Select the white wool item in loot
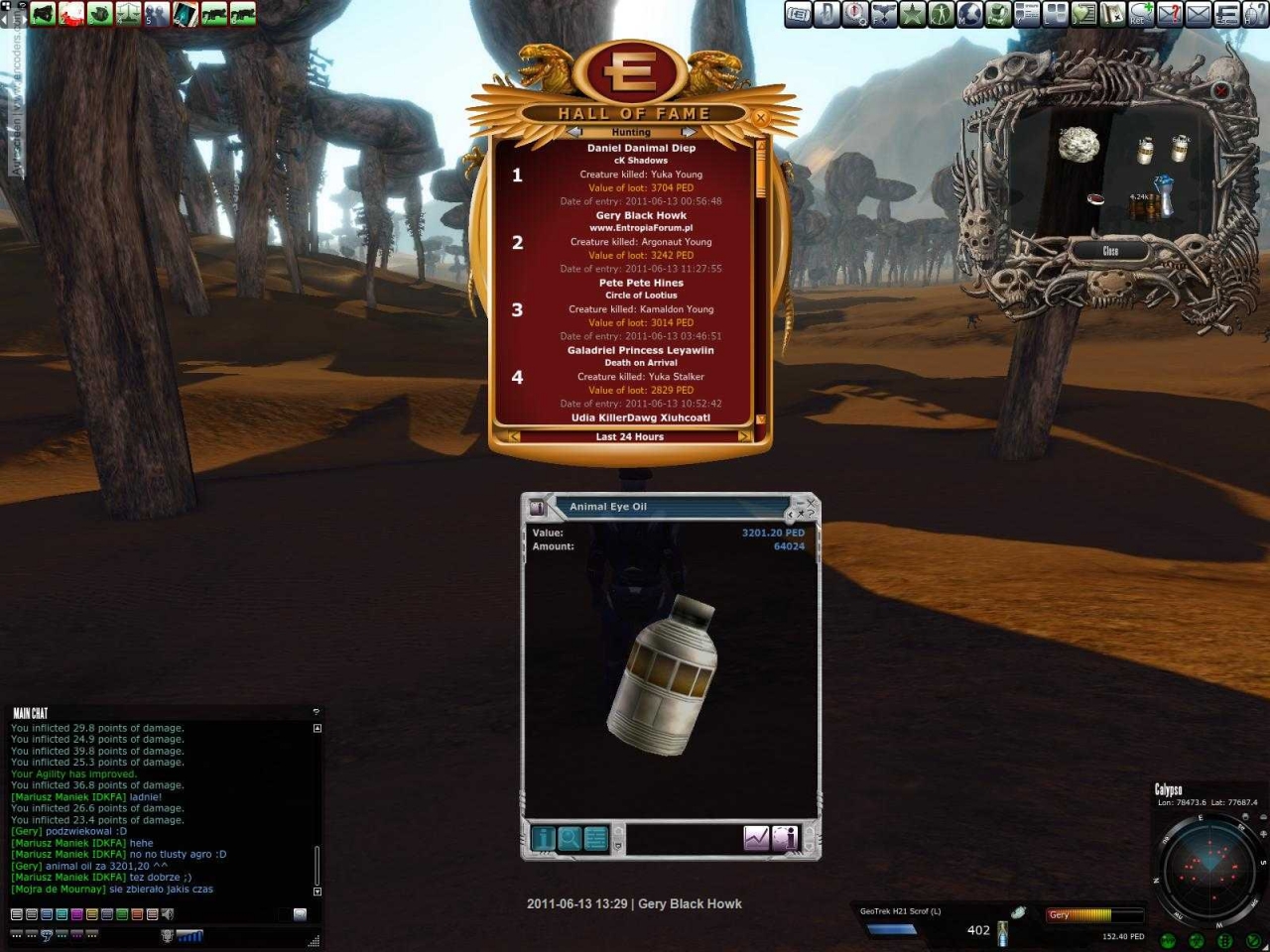Screen dimensions: 1270x952 tap(1079, 146)
